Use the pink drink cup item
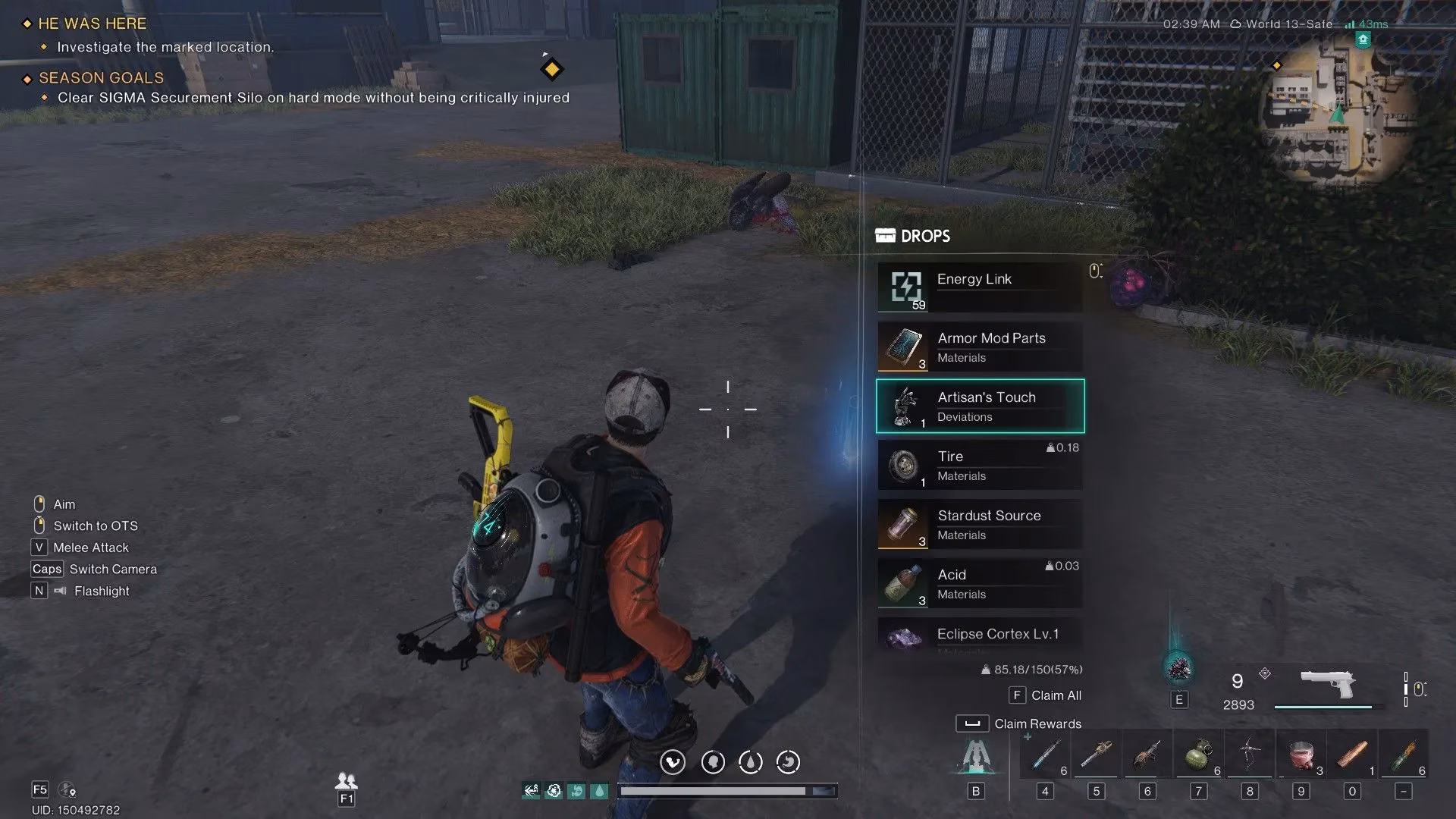 coord(1301,755)
